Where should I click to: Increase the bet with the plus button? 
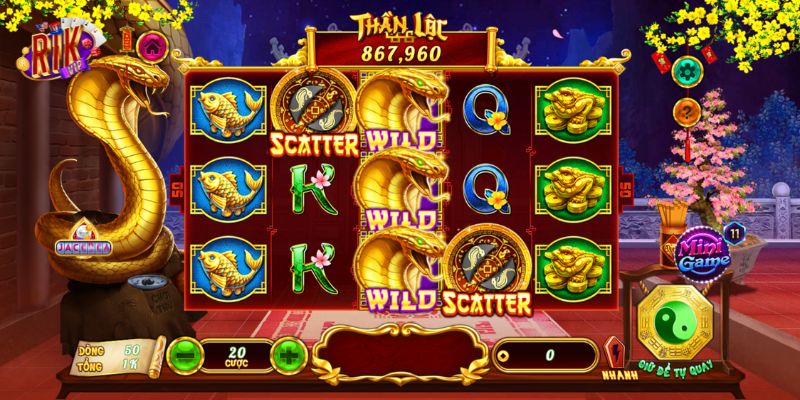pos(288,352)
